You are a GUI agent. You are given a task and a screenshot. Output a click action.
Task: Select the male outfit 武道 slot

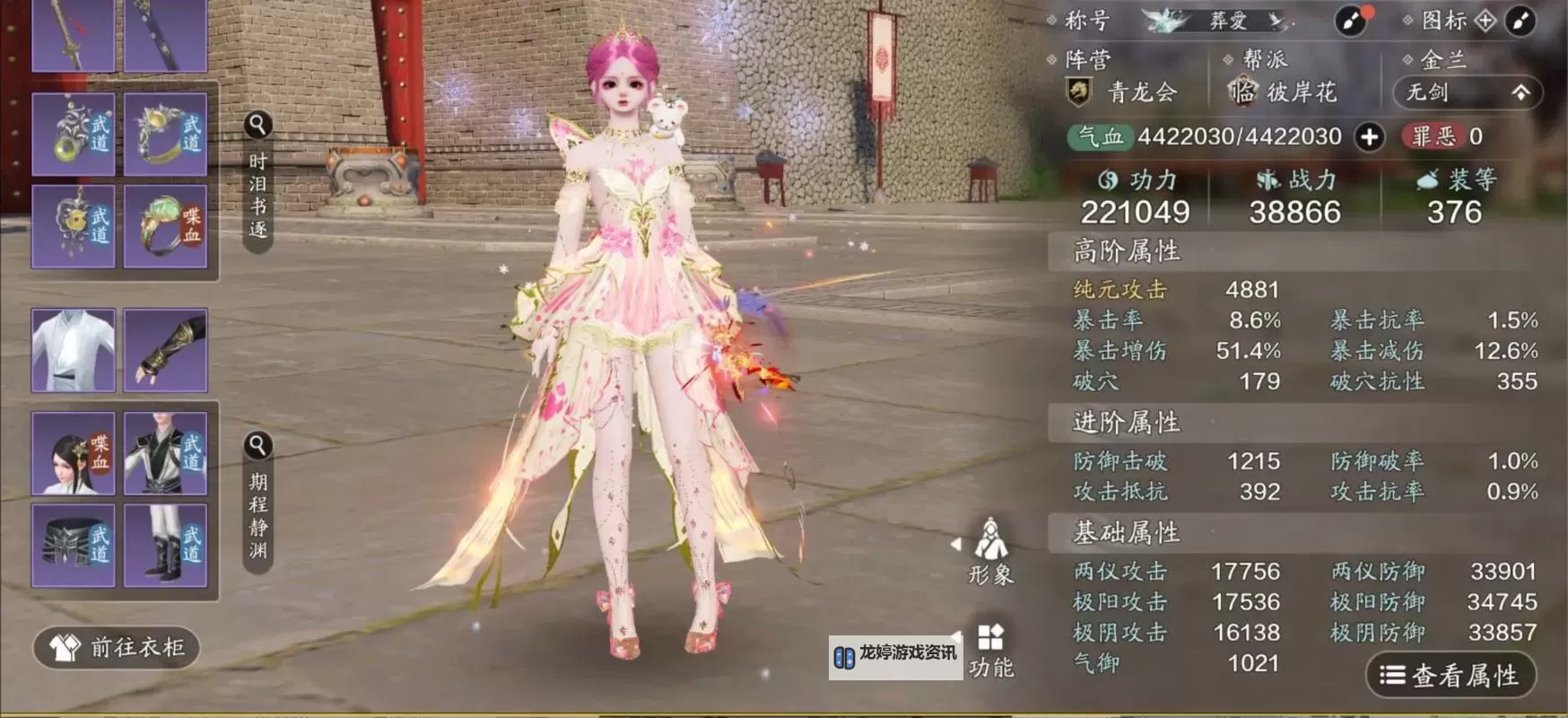[166, 454]
